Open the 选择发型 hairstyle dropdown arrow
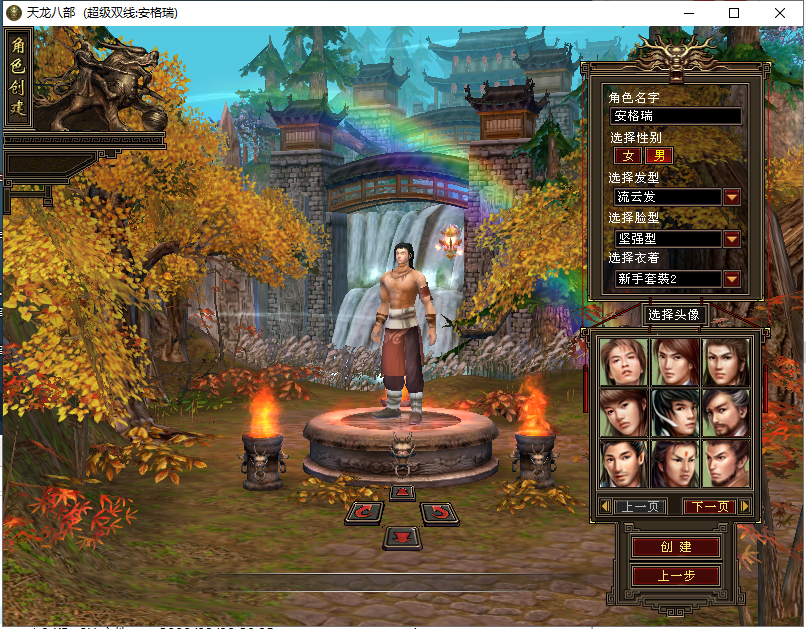The width and height of the screenshot is (806, 629). click(x=732, y=197)
